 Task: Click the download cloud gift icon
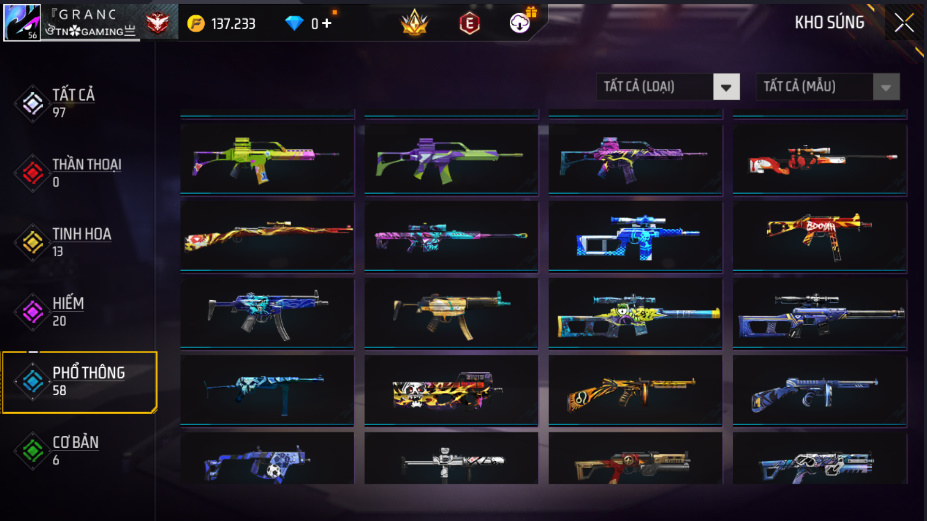[x=521, y=22]
